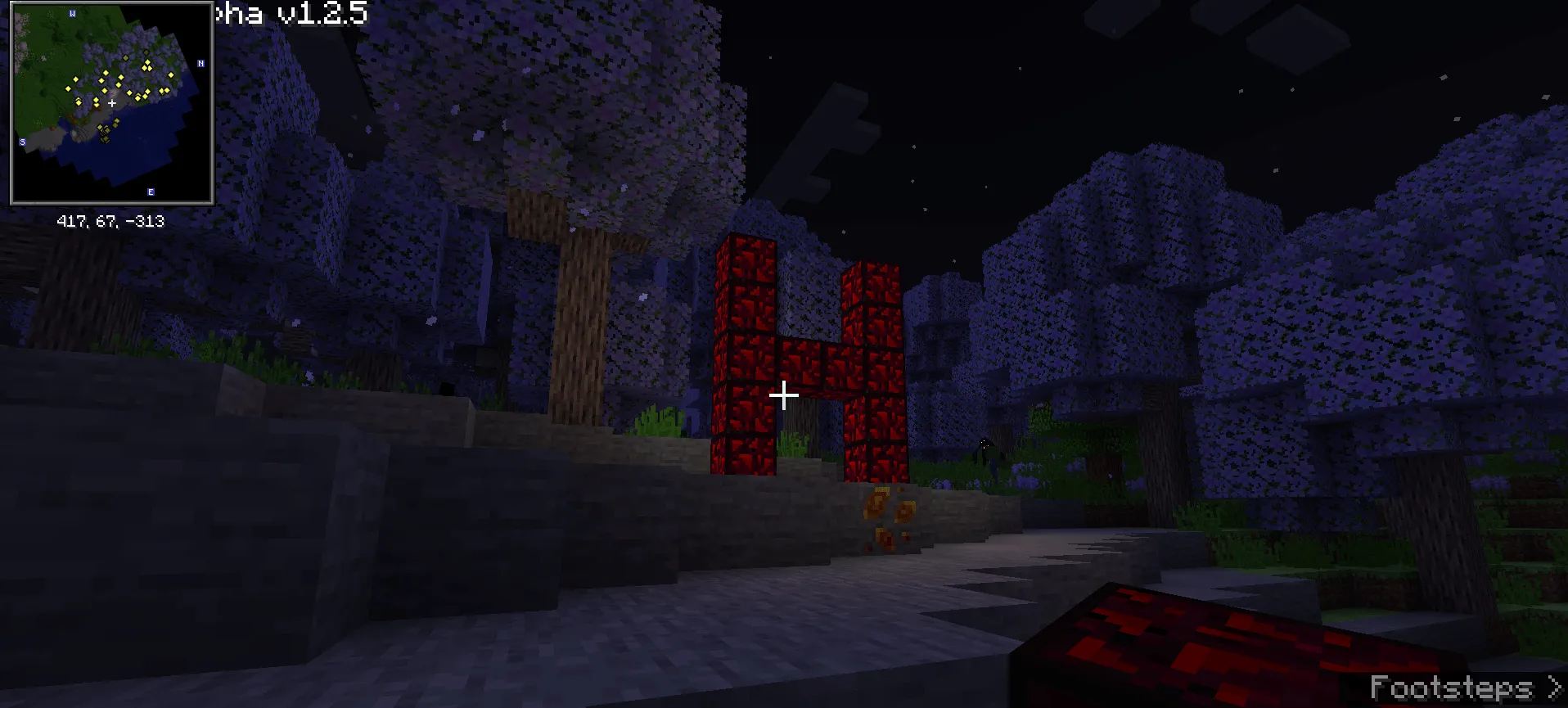Click the red entity dot on the minimap
Screen dimensions: 1568x708
(x=112, y=94)
